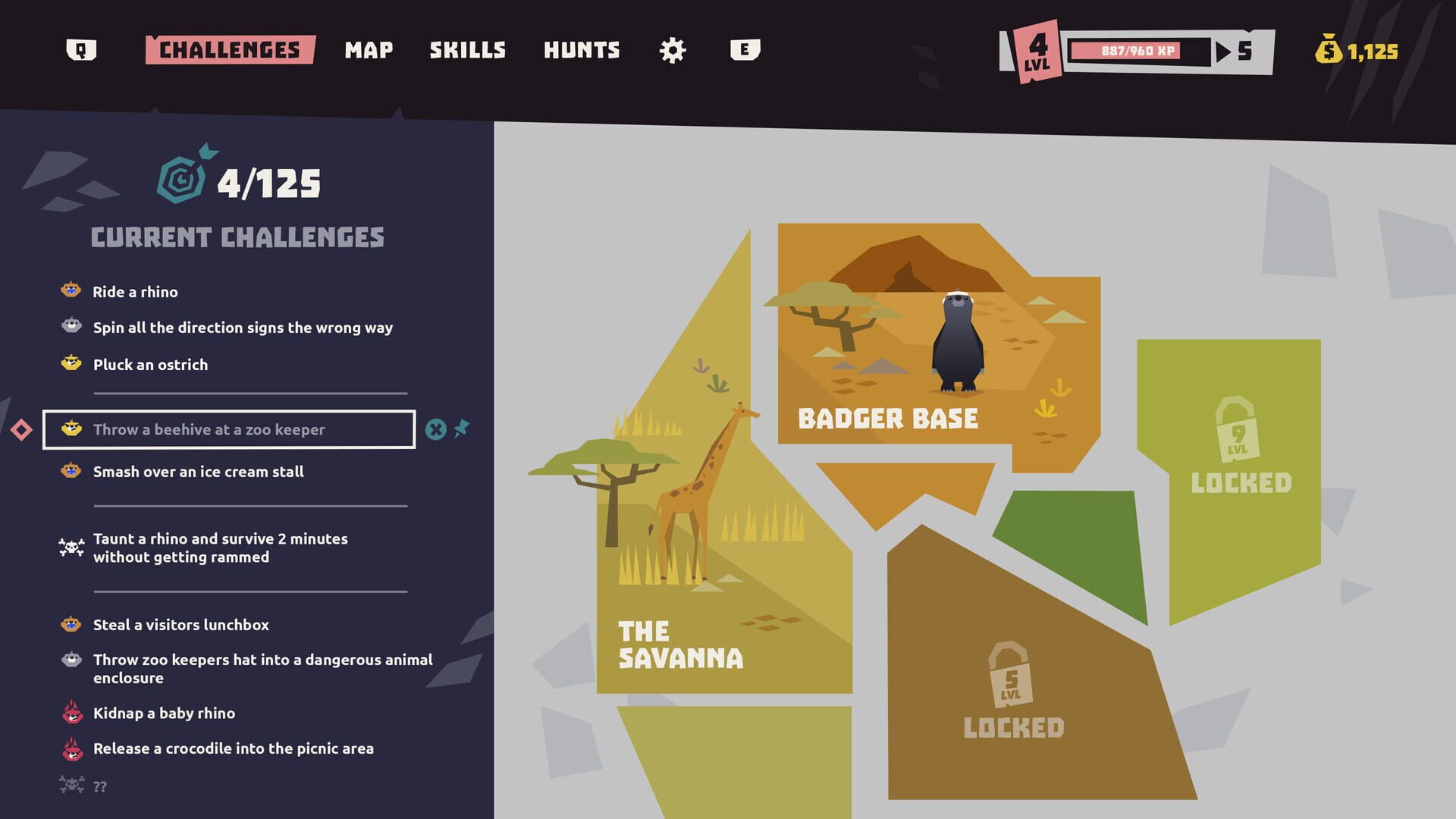Click the badger icon next to Pluck an ostrich

tap(71, 364)
